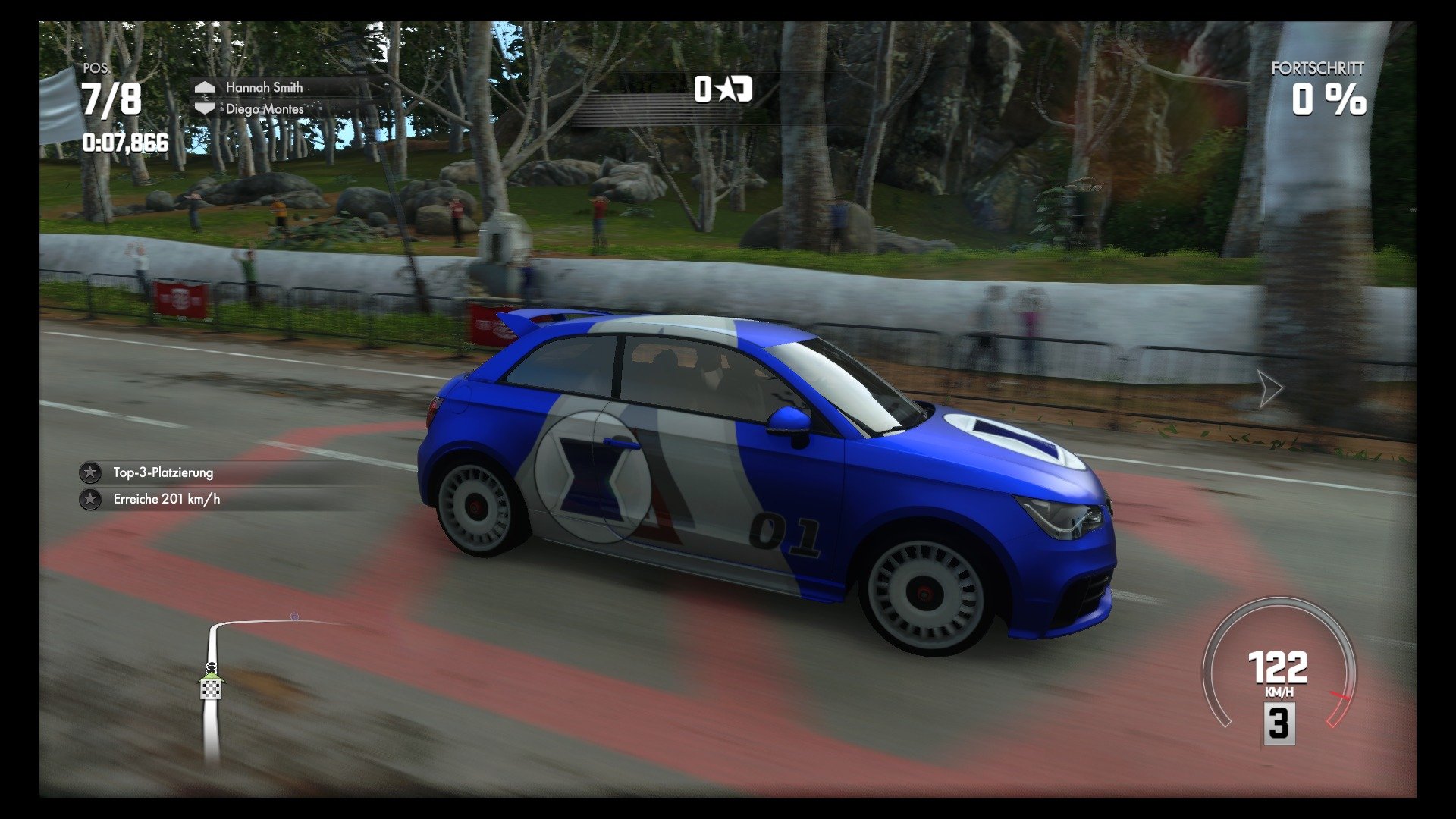Click the player dot on the track minimap
Viewport: 1456px width, 819px height.
point(294,618)
